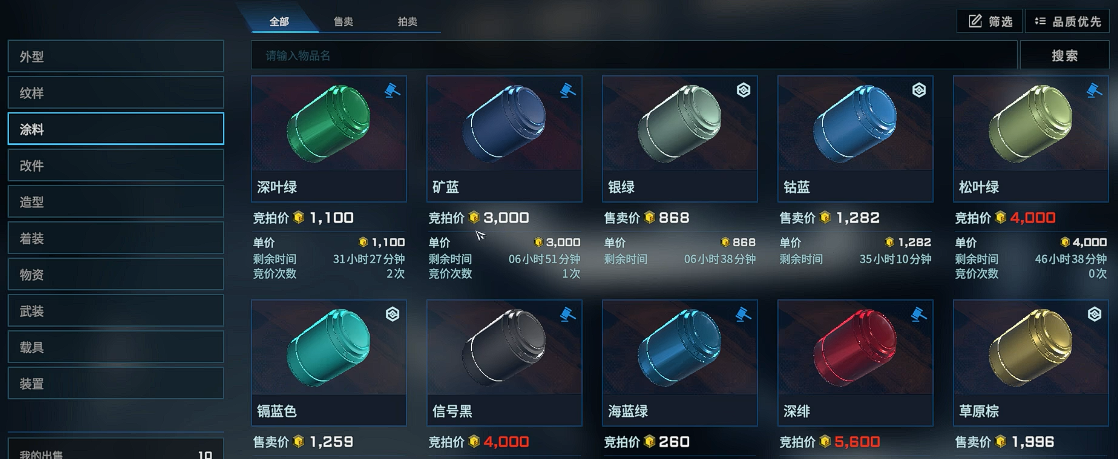Select the 外型 category
This screenshot has height=459, width=1118.
point(116,57)
